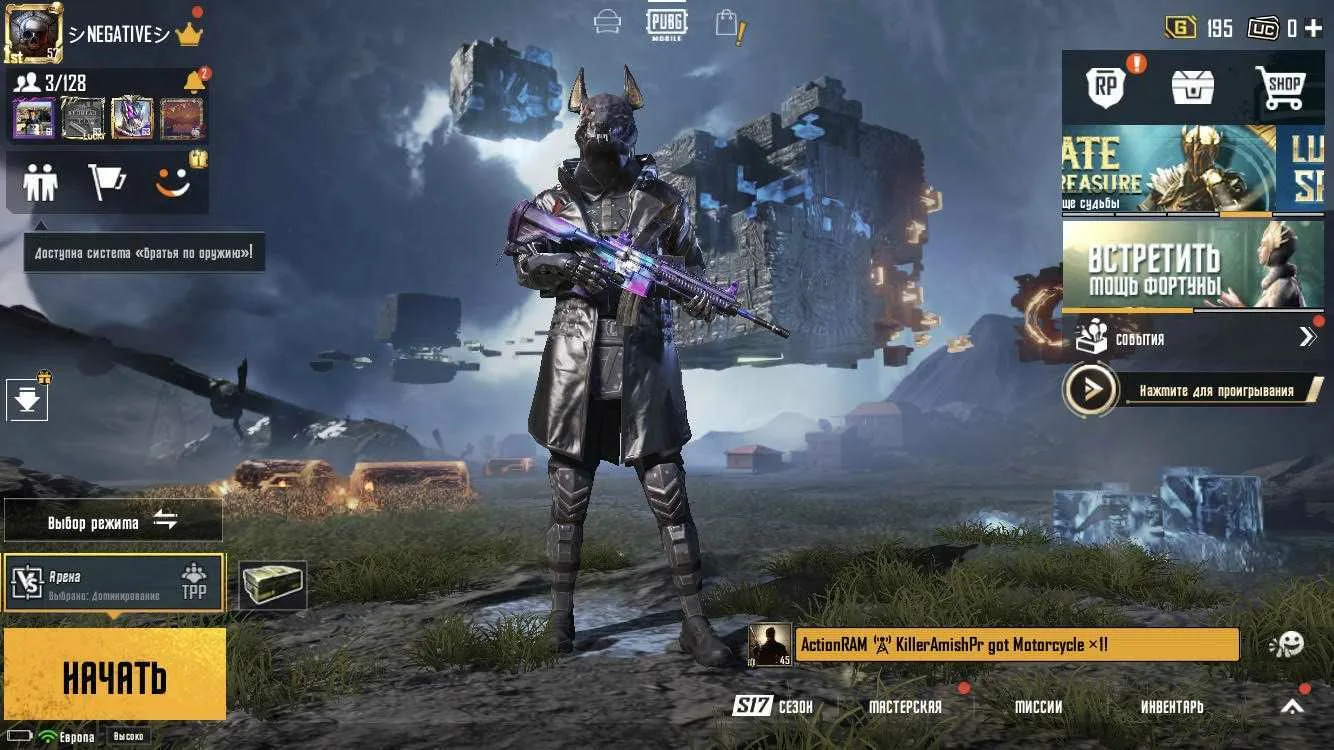Open the friends icon with two figures
The width and height of the screenshot is (1334, 750).
coord(41,183)
